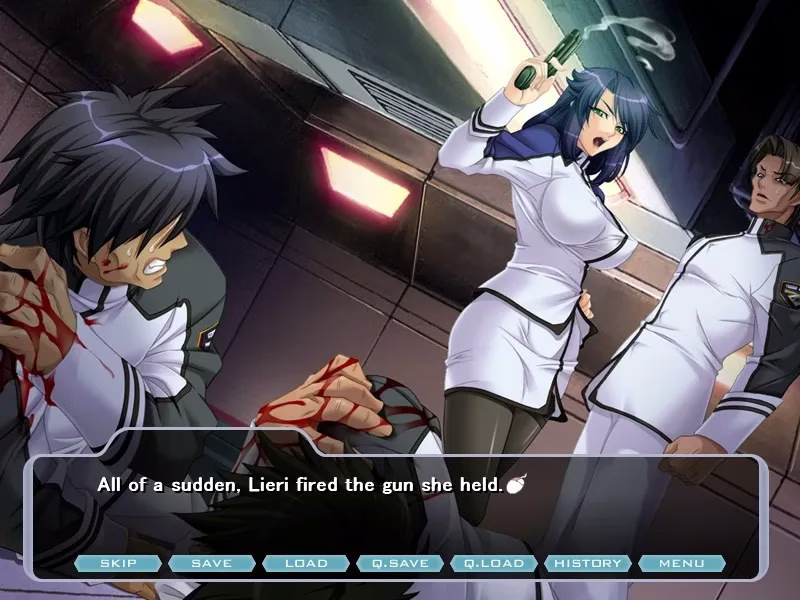Choose the Q.LOAD button
The image size is (800, 600).
click(x=494, y=563)
